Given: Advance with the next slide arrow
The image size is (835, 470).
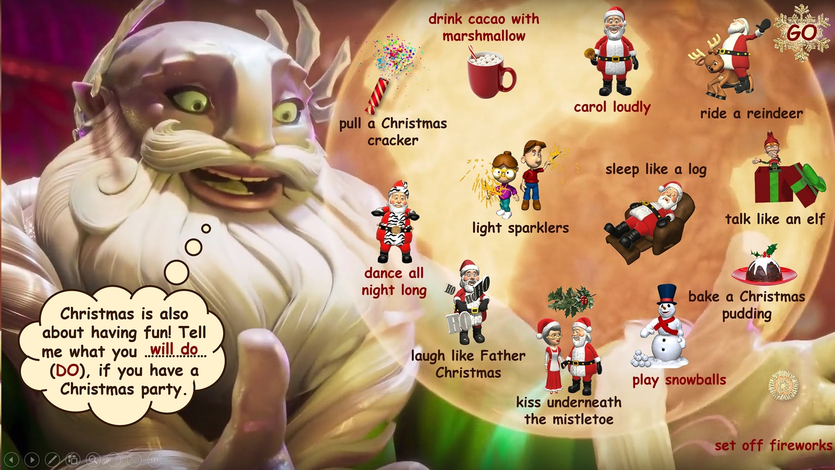Looking at the screenshot, I should [32, 459].
